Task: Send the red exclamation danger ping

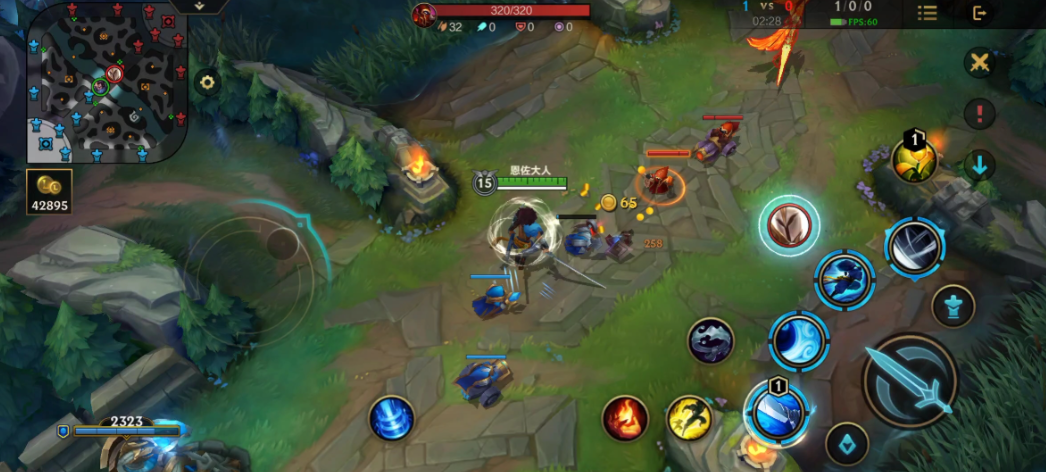Action: click(979, 112)
